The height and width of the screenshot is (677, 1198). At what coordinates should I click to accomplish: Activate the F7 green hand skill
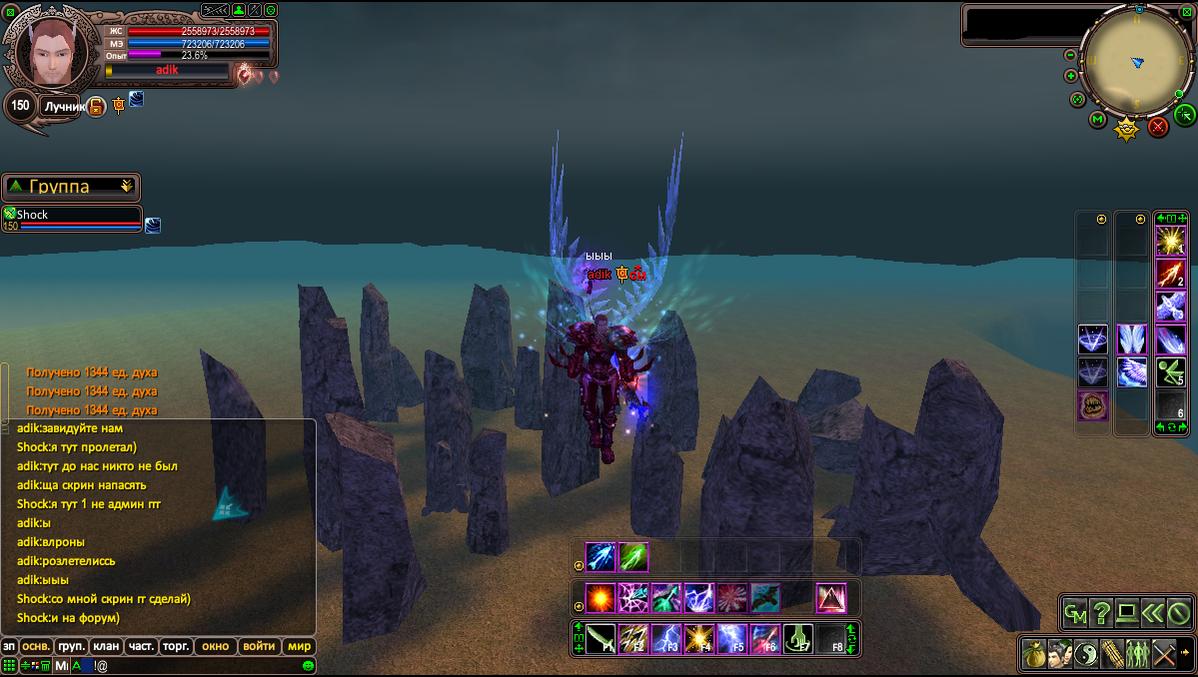797,638
